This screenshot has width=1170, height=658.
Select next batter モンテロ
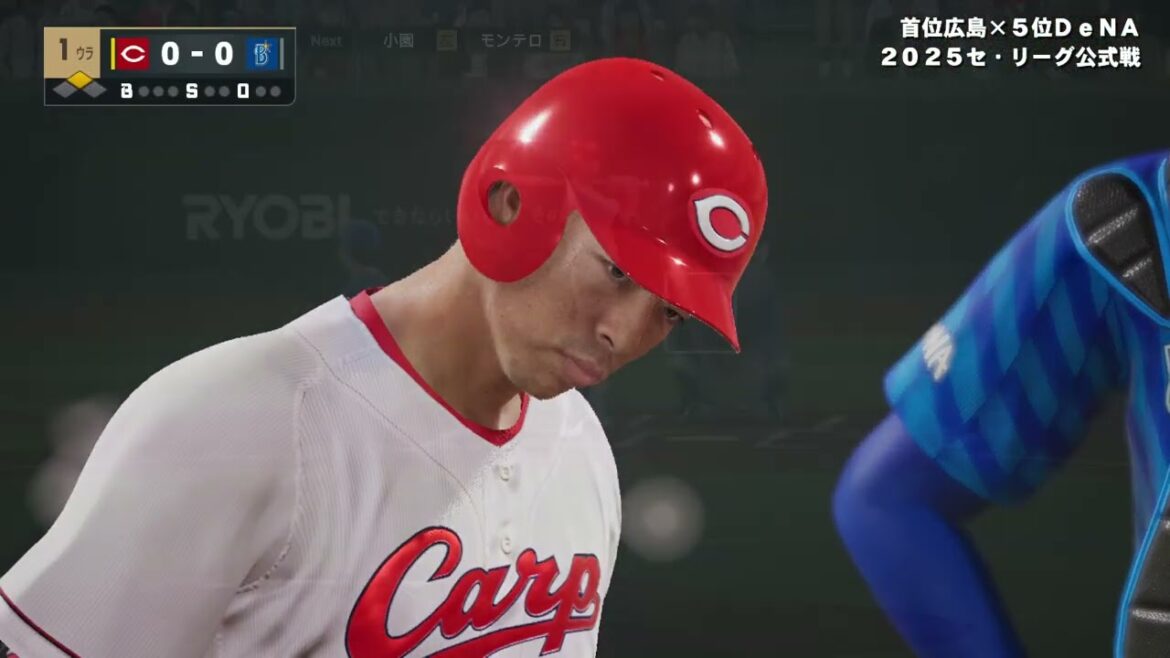click(x=510, y=41)
